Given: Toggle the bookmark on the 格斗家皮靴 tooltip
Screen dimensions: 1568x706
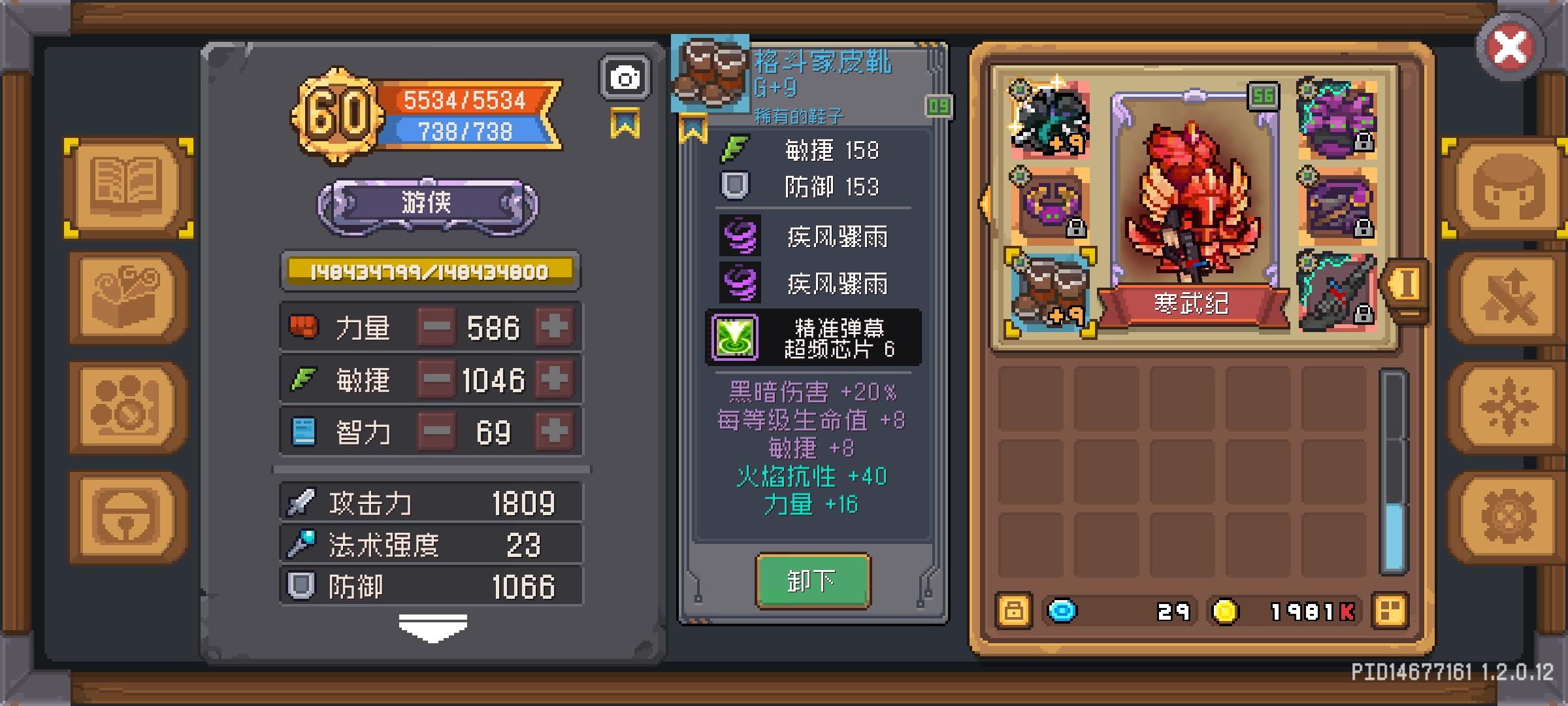Looking at the screenshot, I should pyautogui.click(x=694, y=127).
